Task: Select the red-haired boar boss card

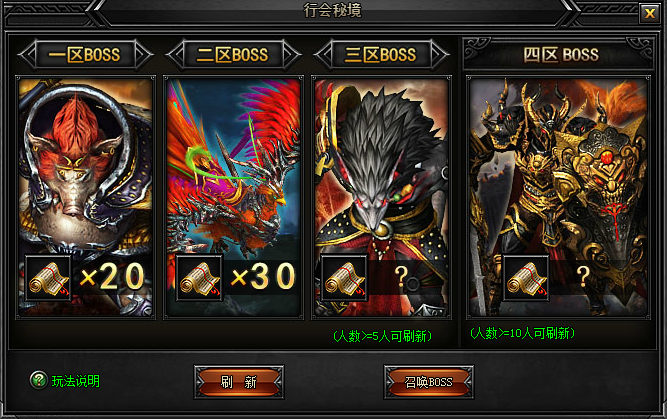Action: pyautogui.click(x=85, y=170)
